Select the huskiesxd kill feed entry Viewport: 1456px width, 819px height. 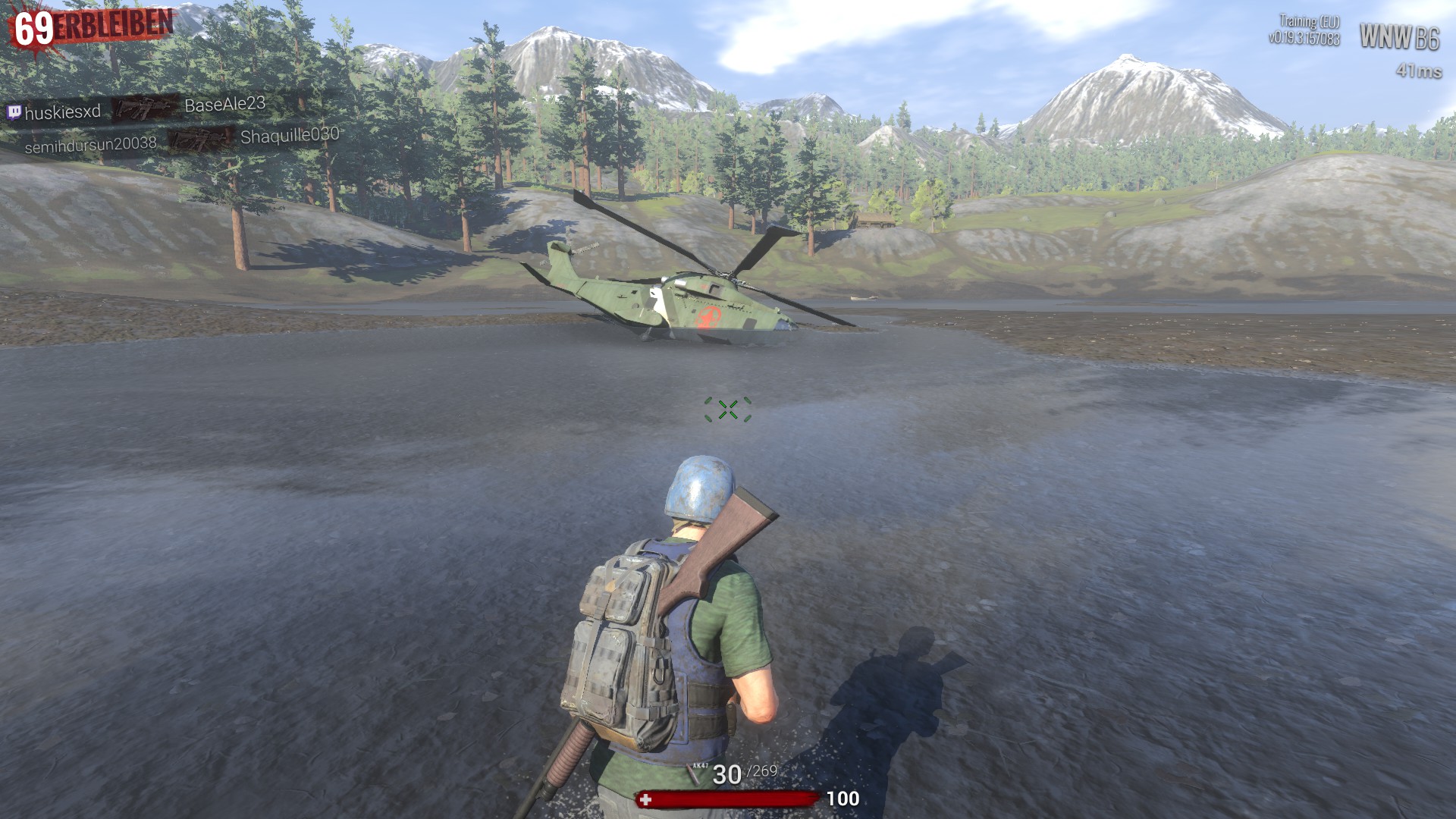coord(62,112)
